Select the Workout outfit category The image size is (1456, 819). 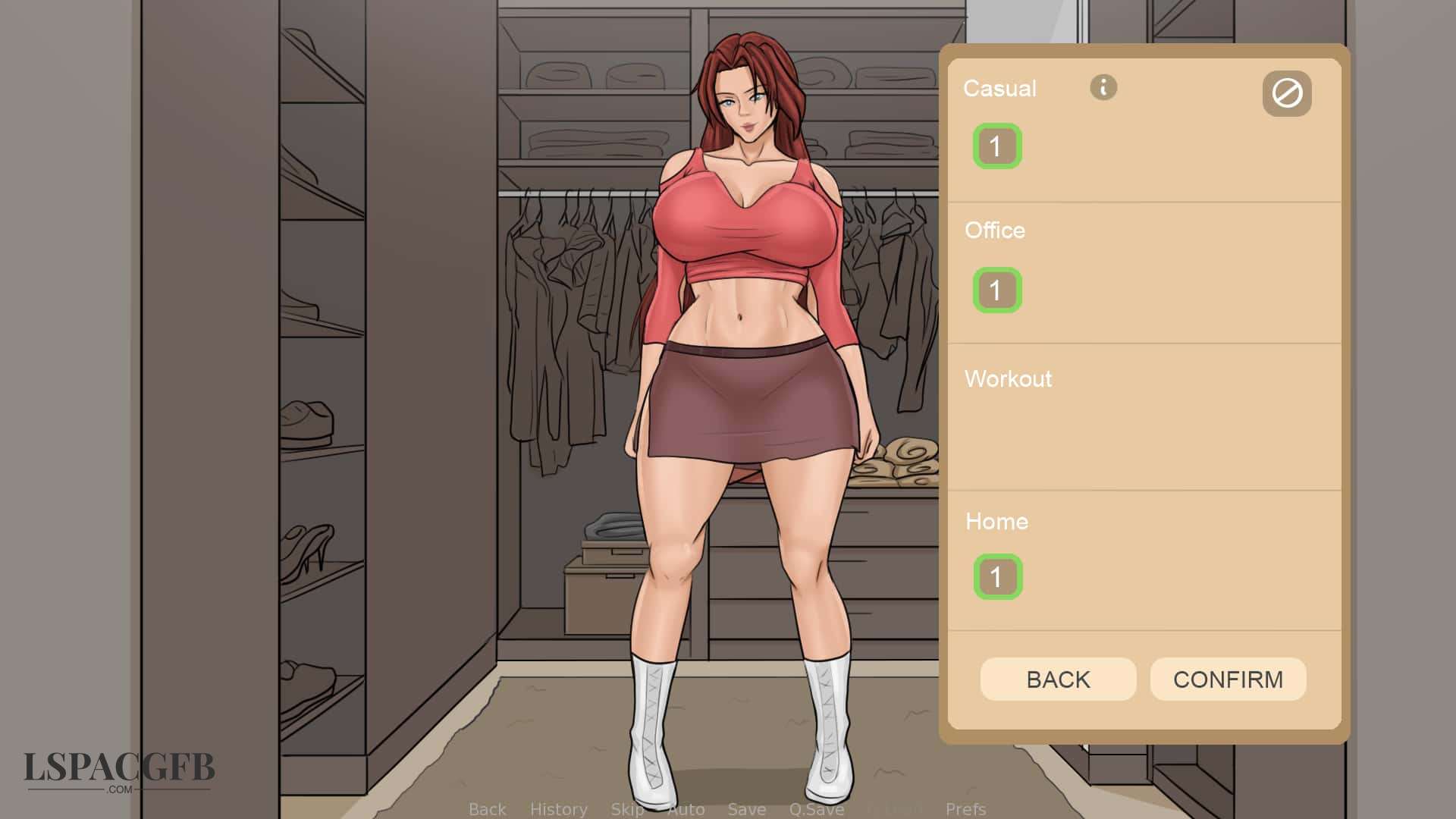click(1008, 379)
